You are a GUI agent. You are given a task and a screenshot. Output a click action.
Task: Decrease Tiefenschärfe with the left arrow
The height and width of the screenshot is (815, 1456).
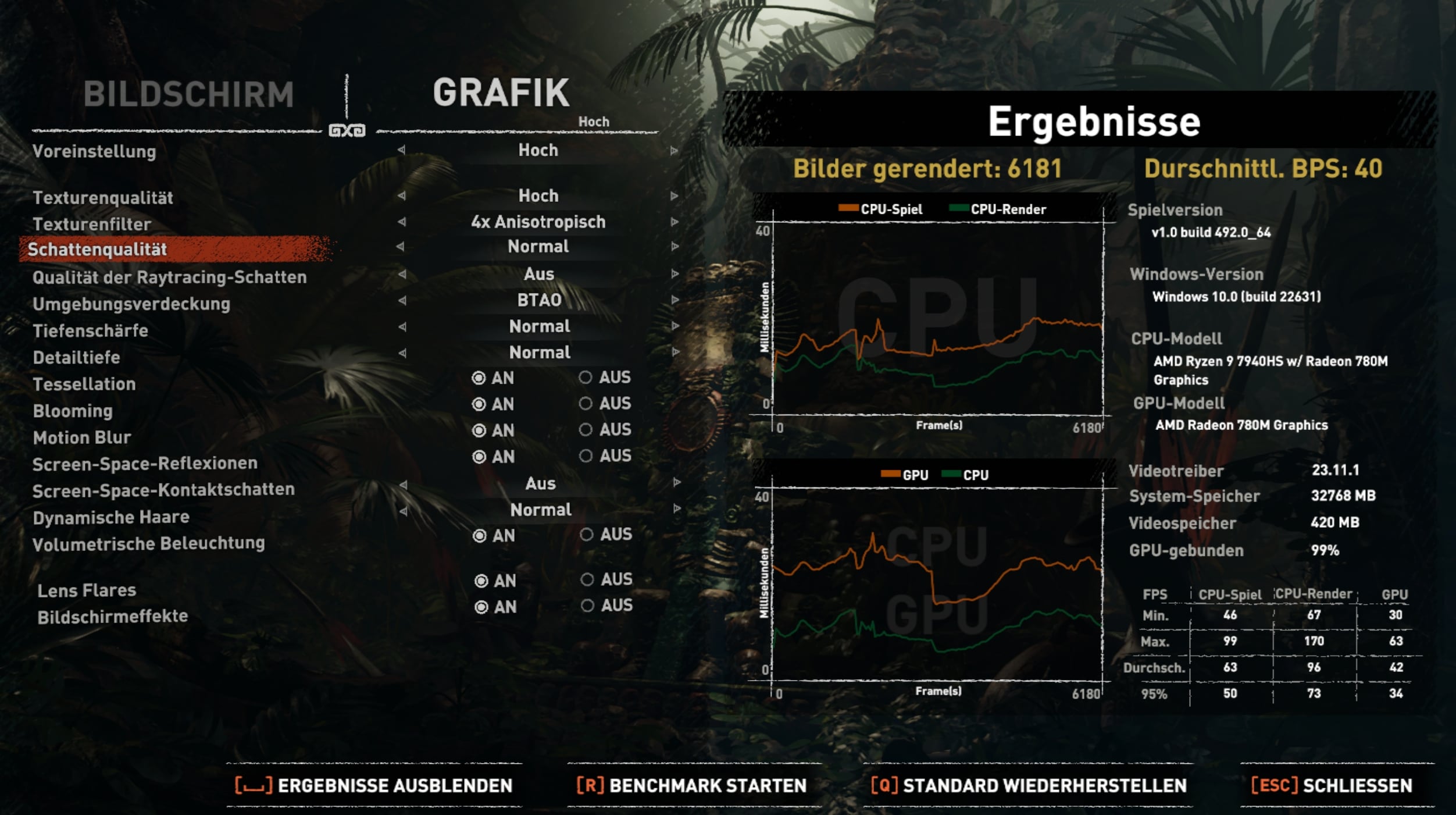402,327
